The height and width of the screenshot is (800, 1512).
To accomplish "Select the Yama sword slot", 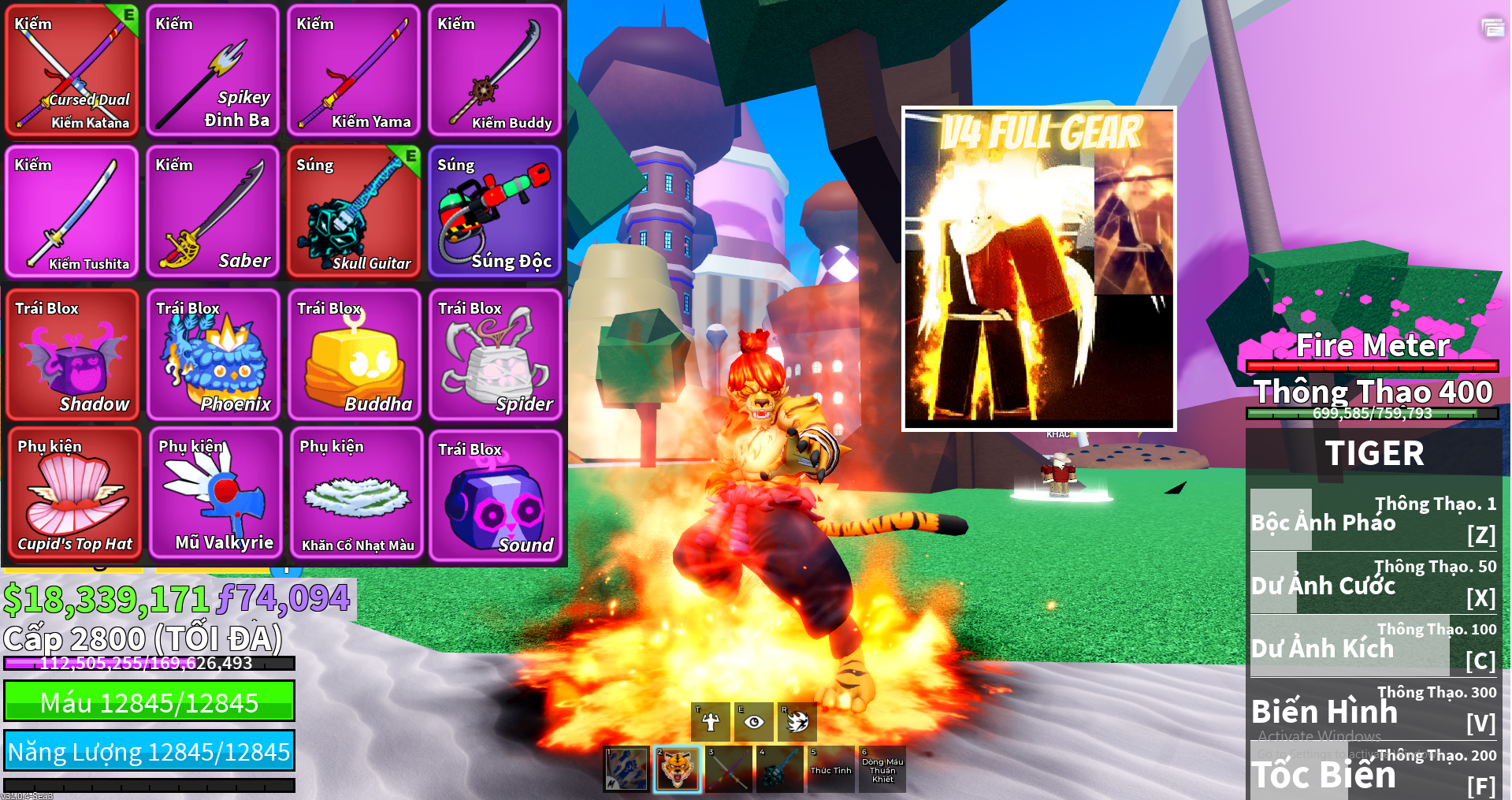I will [354, 70].
